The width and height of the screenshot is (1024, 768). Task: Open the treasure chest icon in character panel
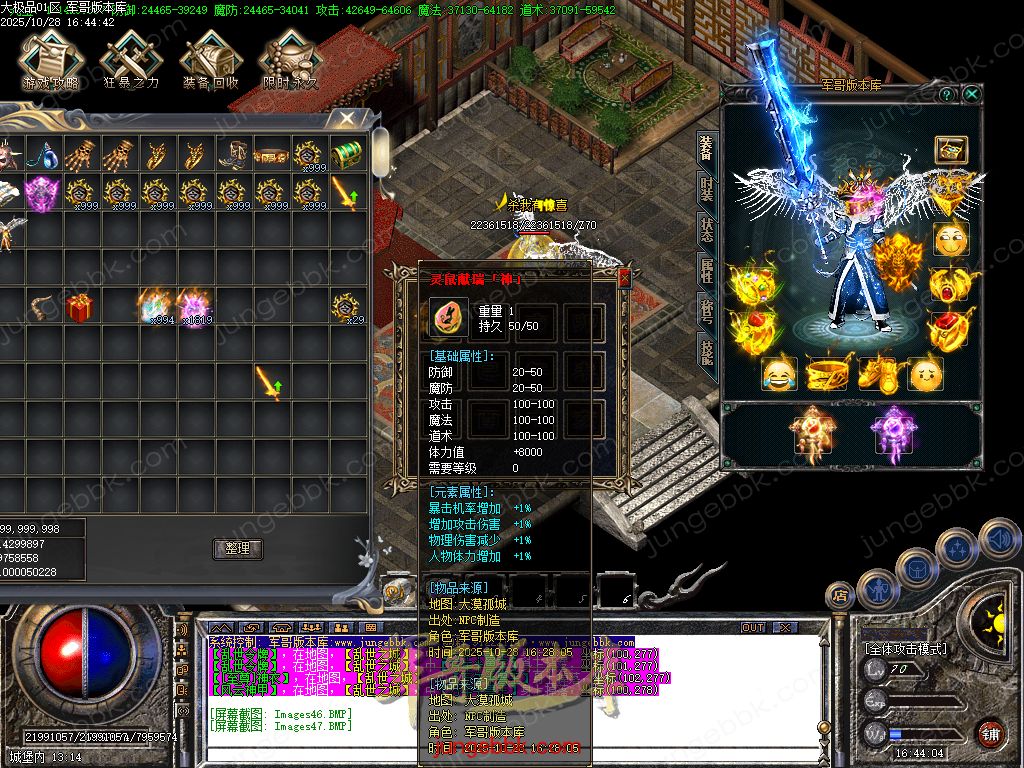coord(950,150)
